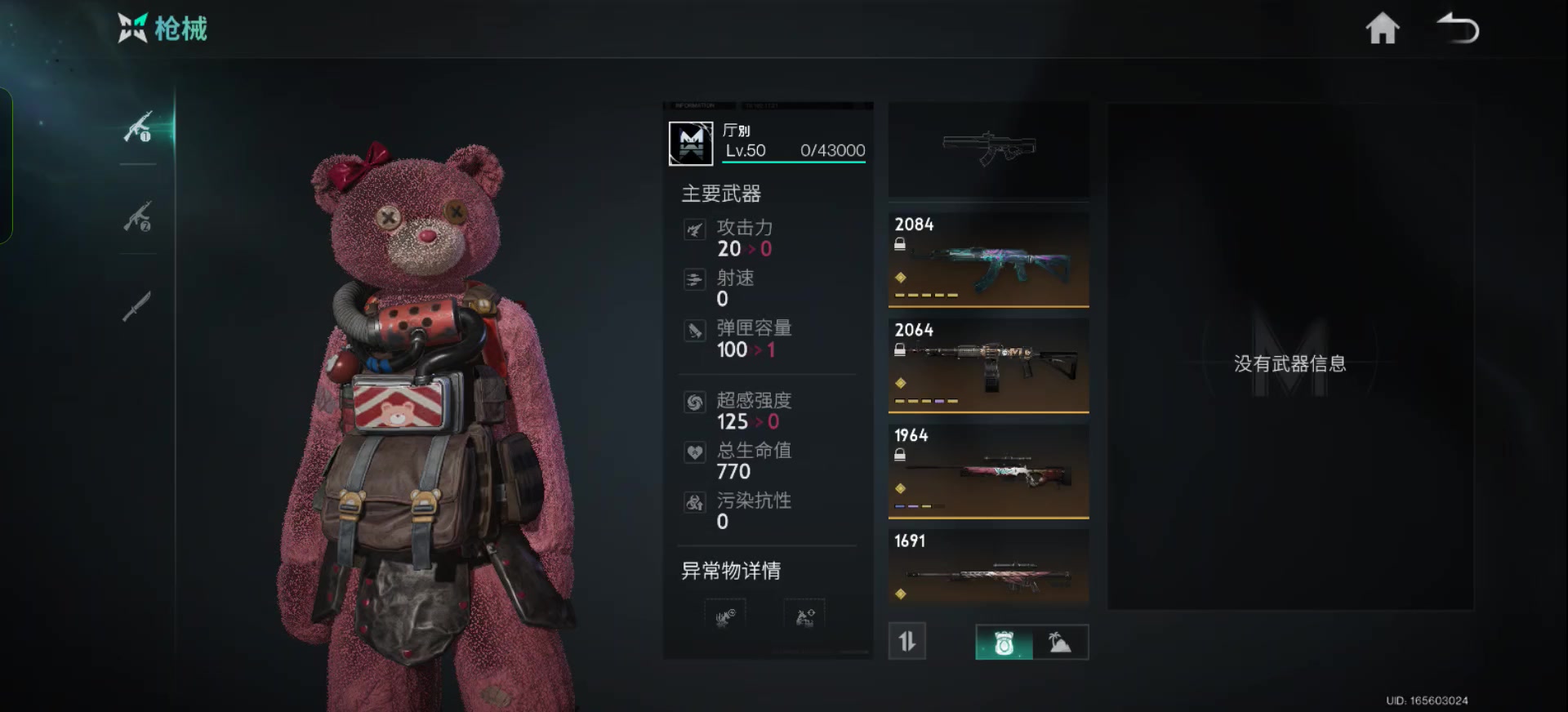Select the melee knife tab
1568x712 pixels.
(137, 306)
